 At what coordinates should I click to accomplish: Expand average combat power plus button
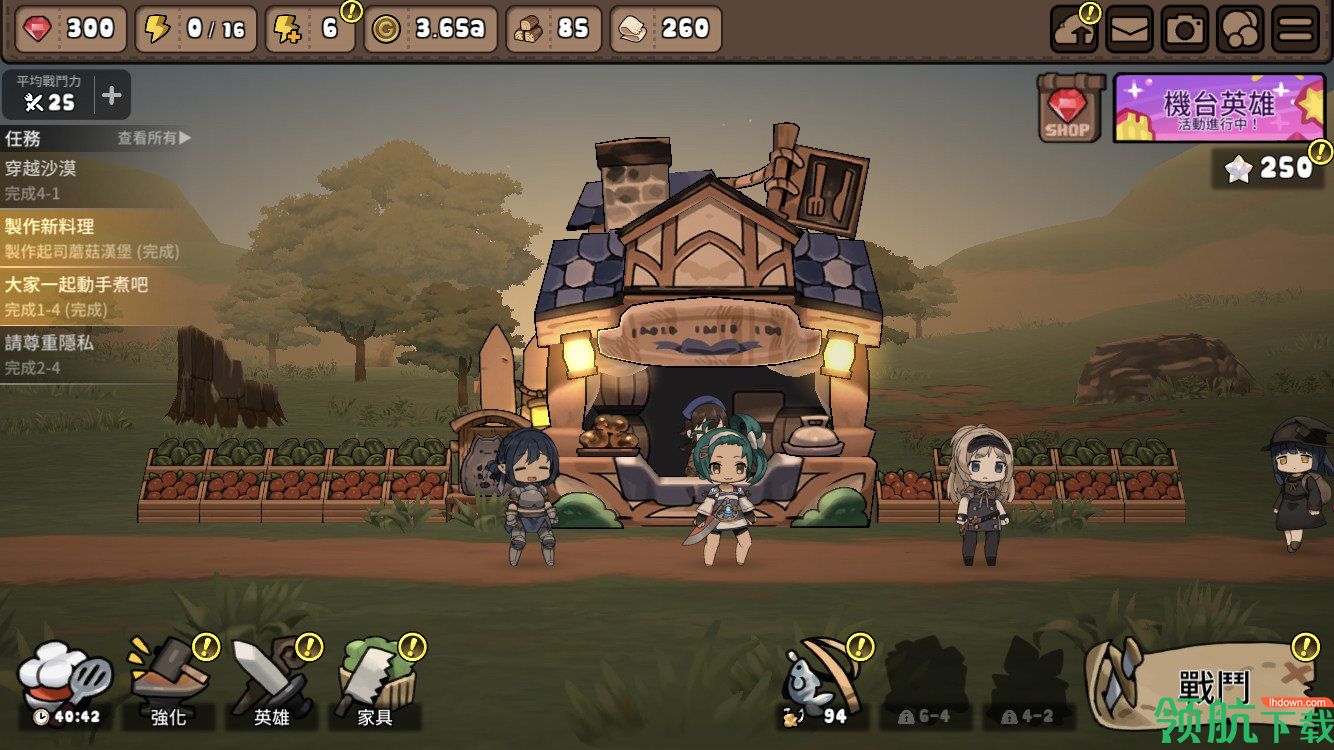click(x=112, y=96)
